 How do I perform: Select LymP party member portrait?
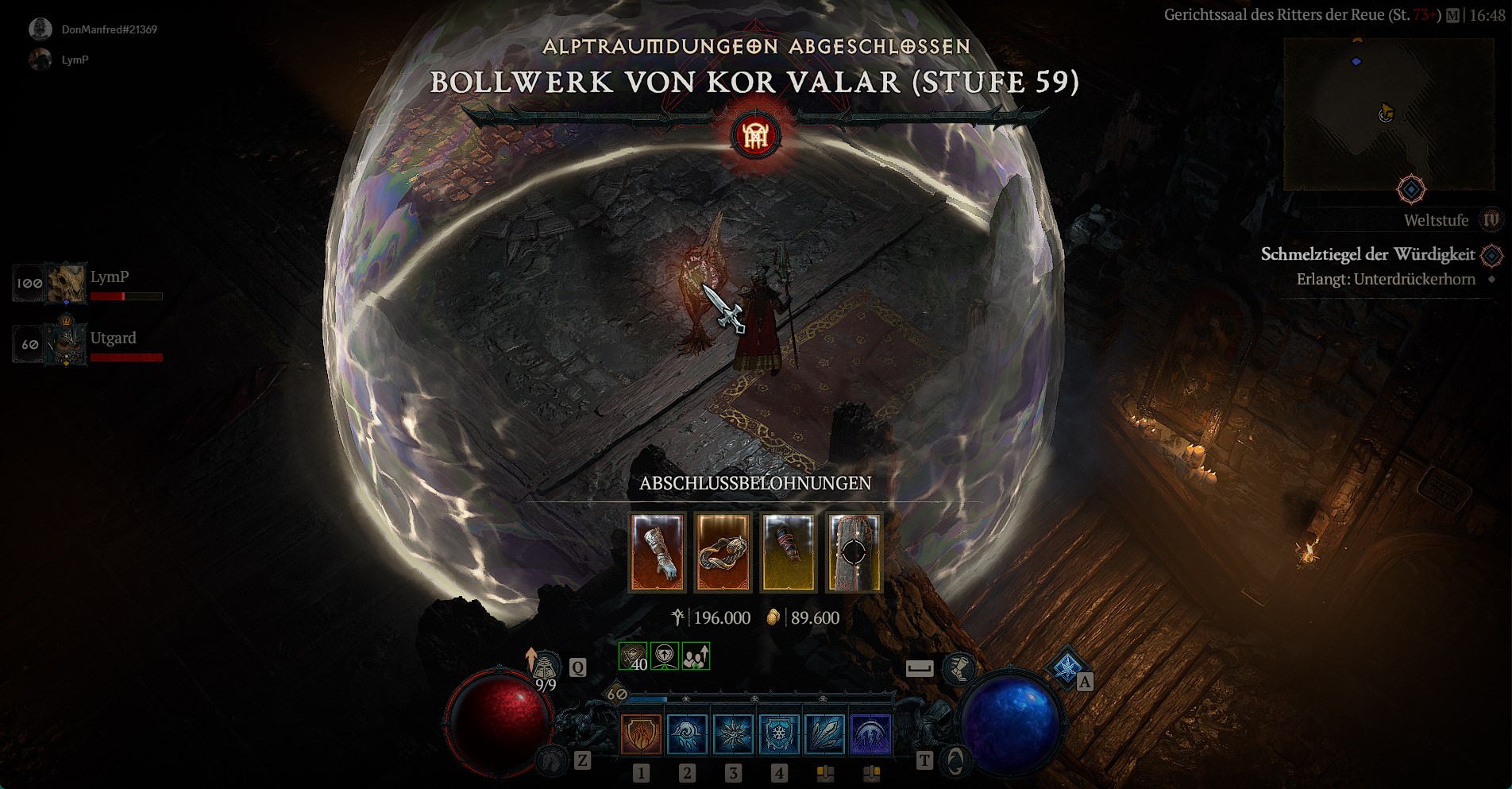coord(66,284)
